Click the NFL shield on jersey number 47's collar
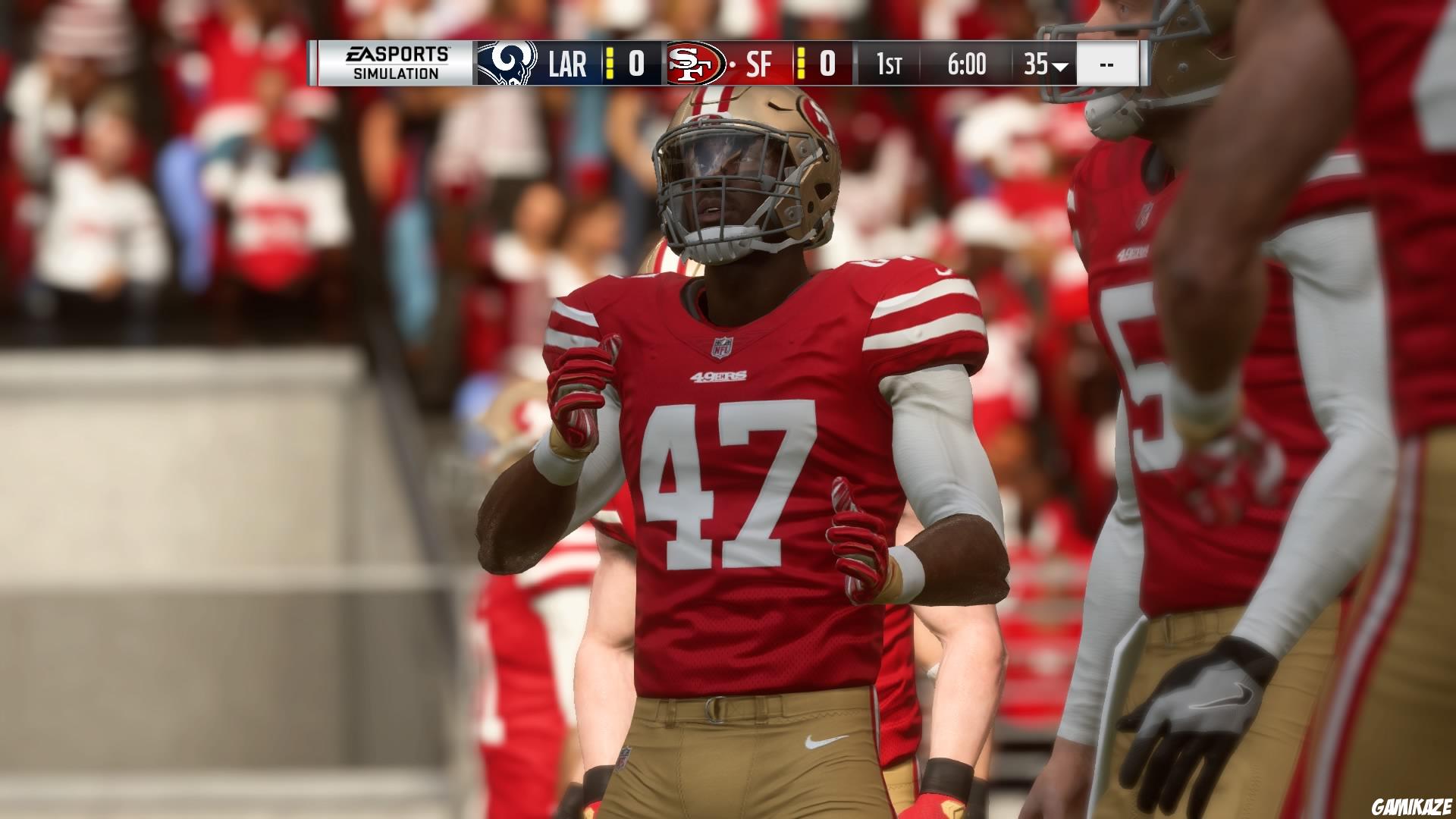 point(720,347)
